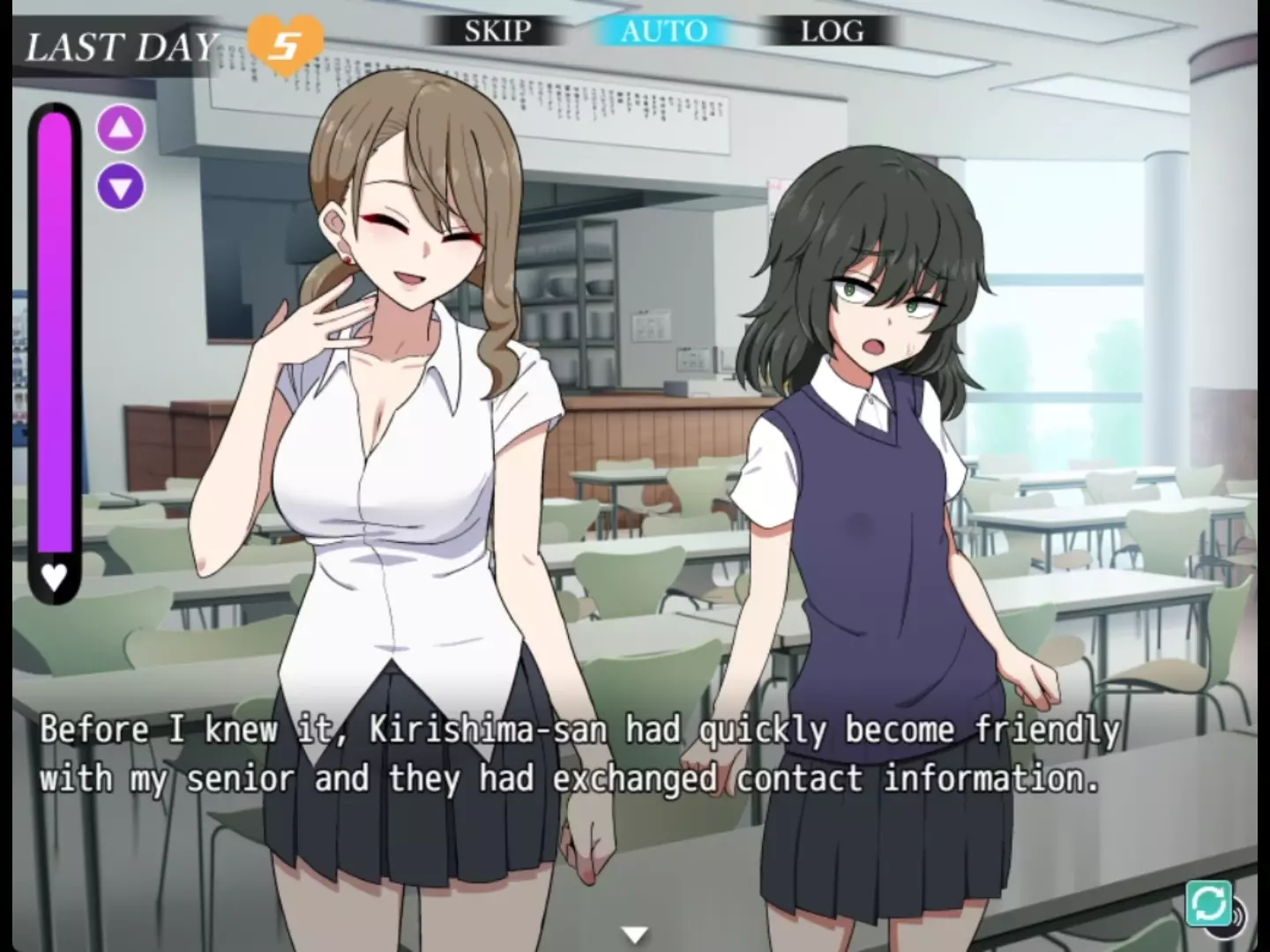1270x952 pixels.
Task: Advance dialogue with the white arrow
Action: tap(634, 933)
